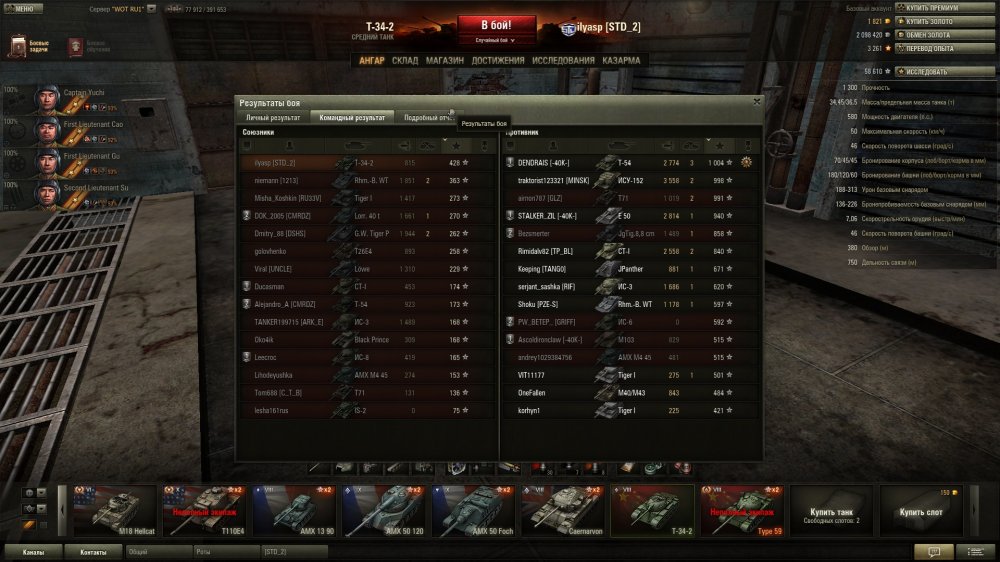This screenshot has height=562, width=1000.
Task: Close the battle results window
Action: click(x=756, y=101)
